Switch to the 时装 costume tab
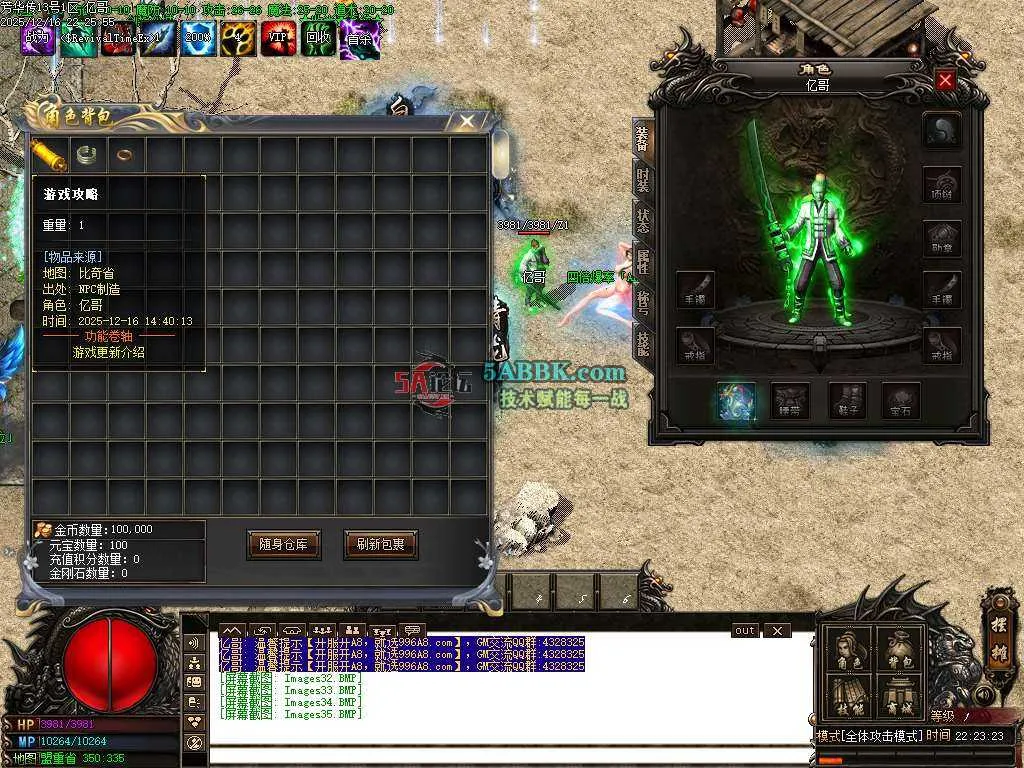The width and height of the screenshot is (1024, 768). [643, 180]
